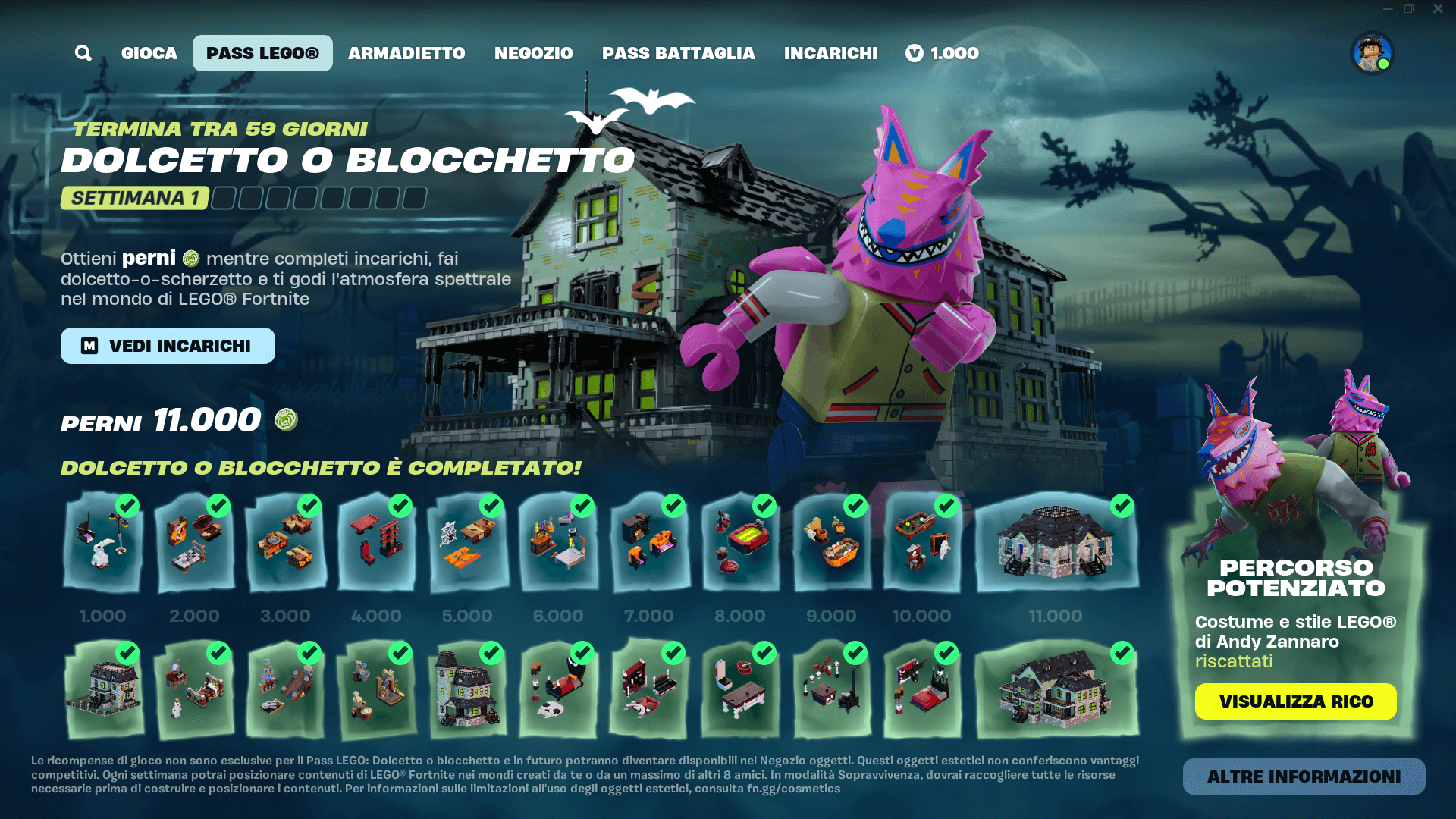This screenshot has height=819, width=1456.
Task: Click the VISUALIZZA RICO button
Action: (1295, 701)
